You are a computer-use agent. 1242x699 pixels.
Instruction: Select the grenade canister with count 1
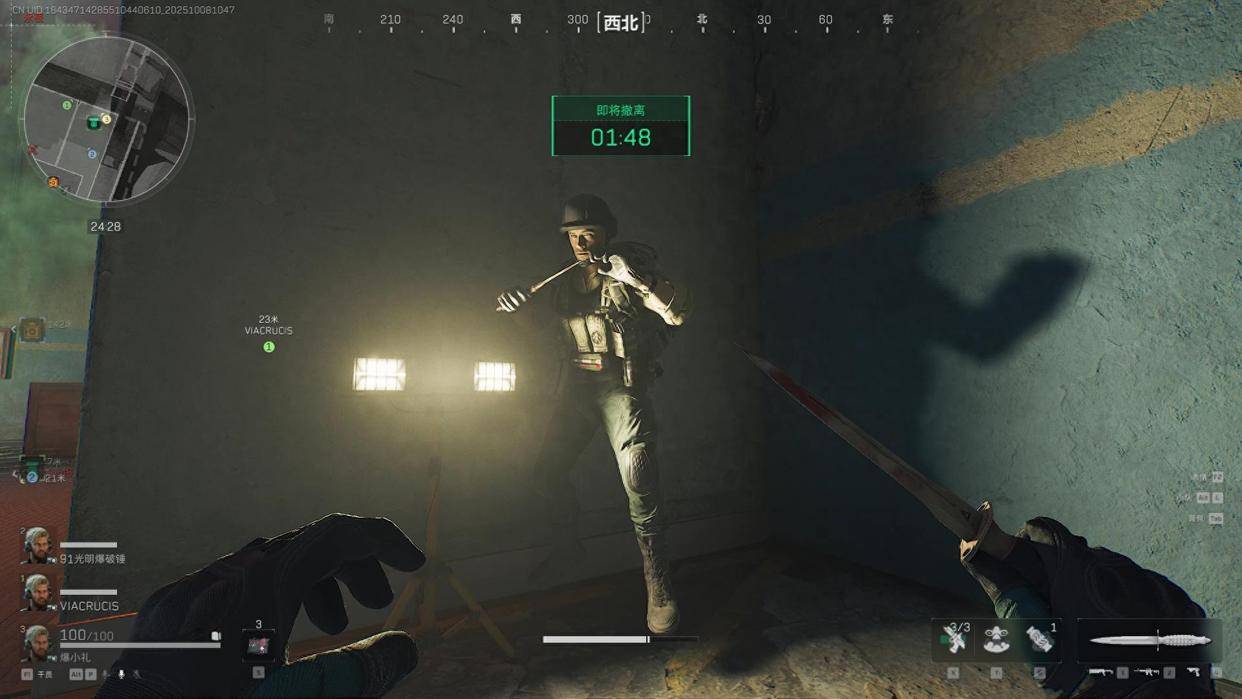click(x=1039, y=640)
